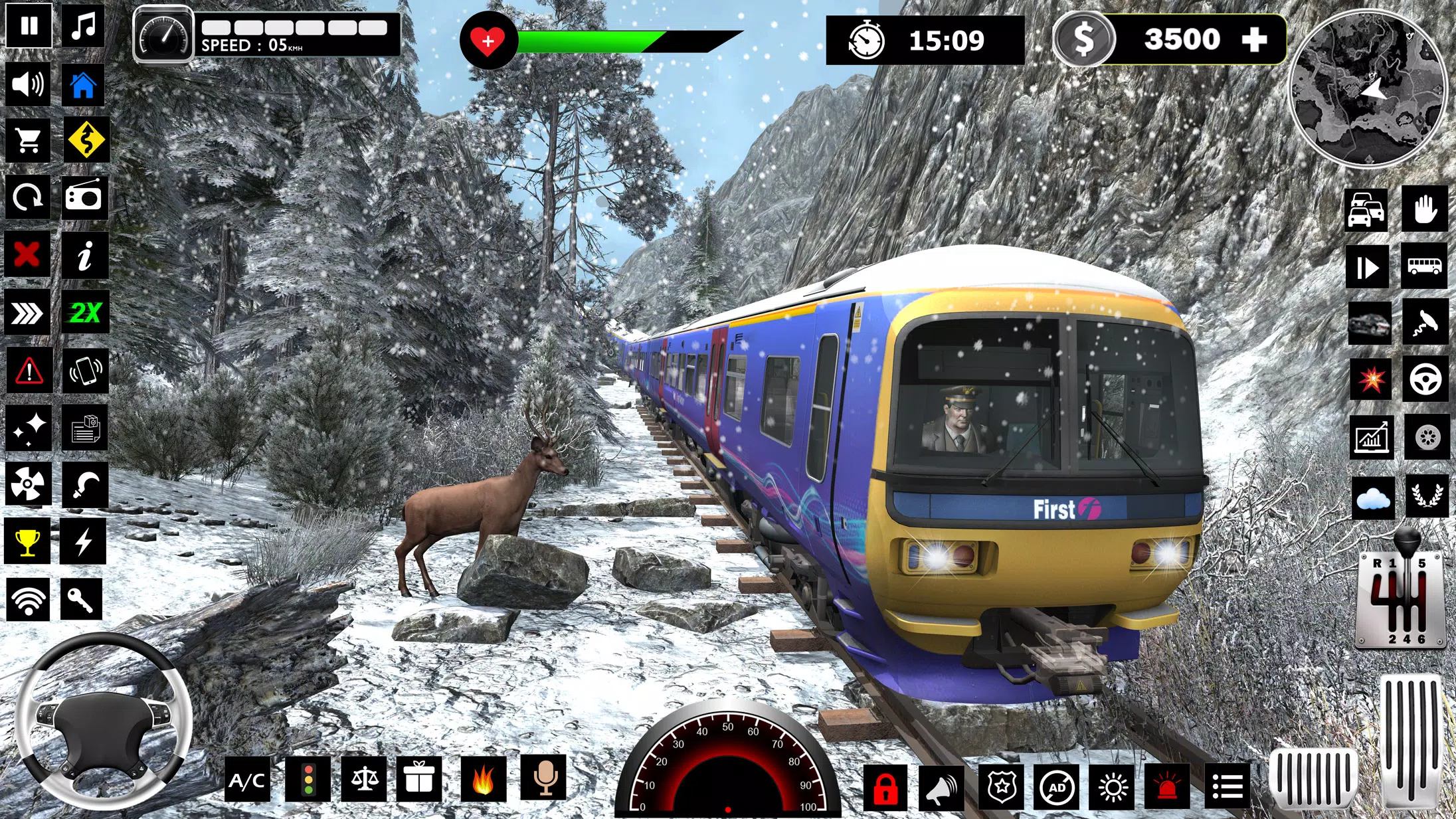The image size is (1456, 819).
Task: Toggle the A/C button
Action: tap(247, 780)
